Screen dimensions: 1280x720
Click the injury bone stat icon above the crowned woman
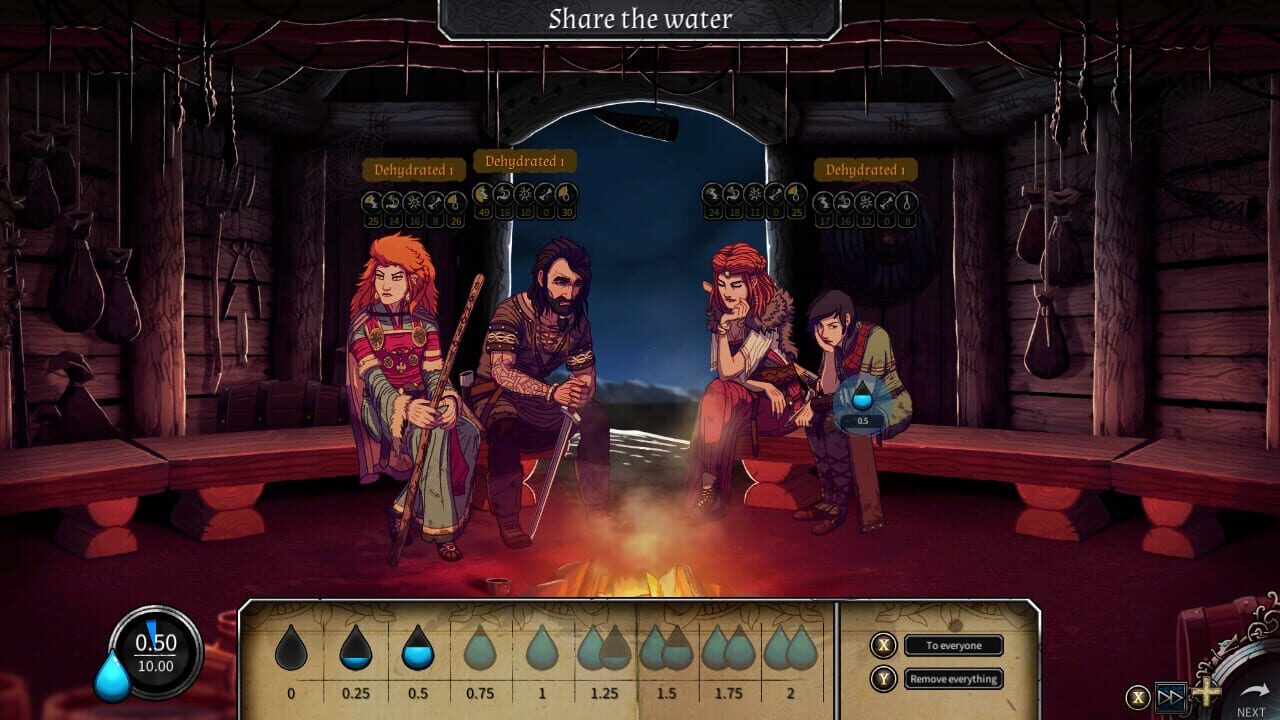(774, 197)
